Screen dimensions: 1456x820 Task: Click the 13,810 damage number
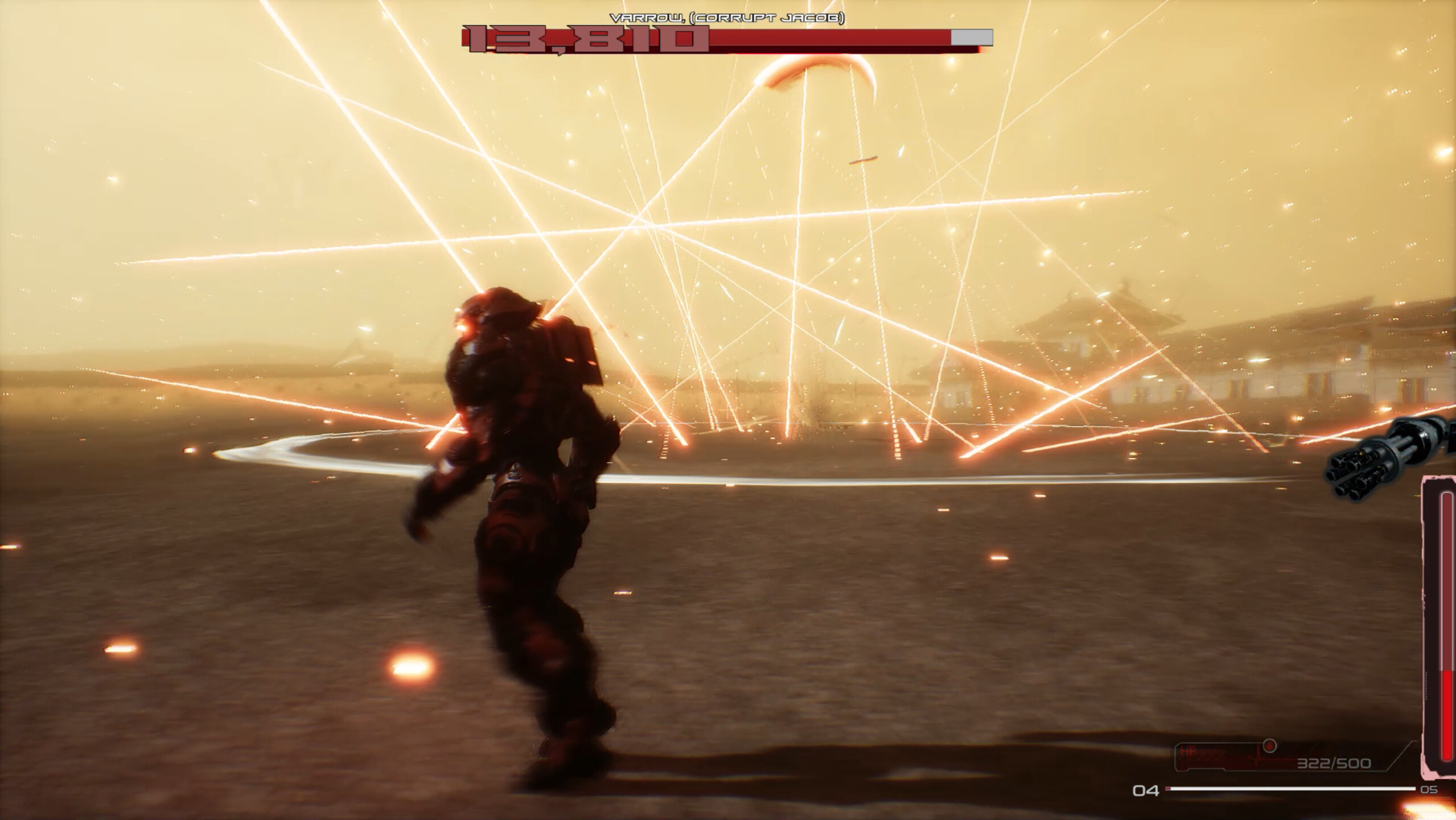click(581, 40)
